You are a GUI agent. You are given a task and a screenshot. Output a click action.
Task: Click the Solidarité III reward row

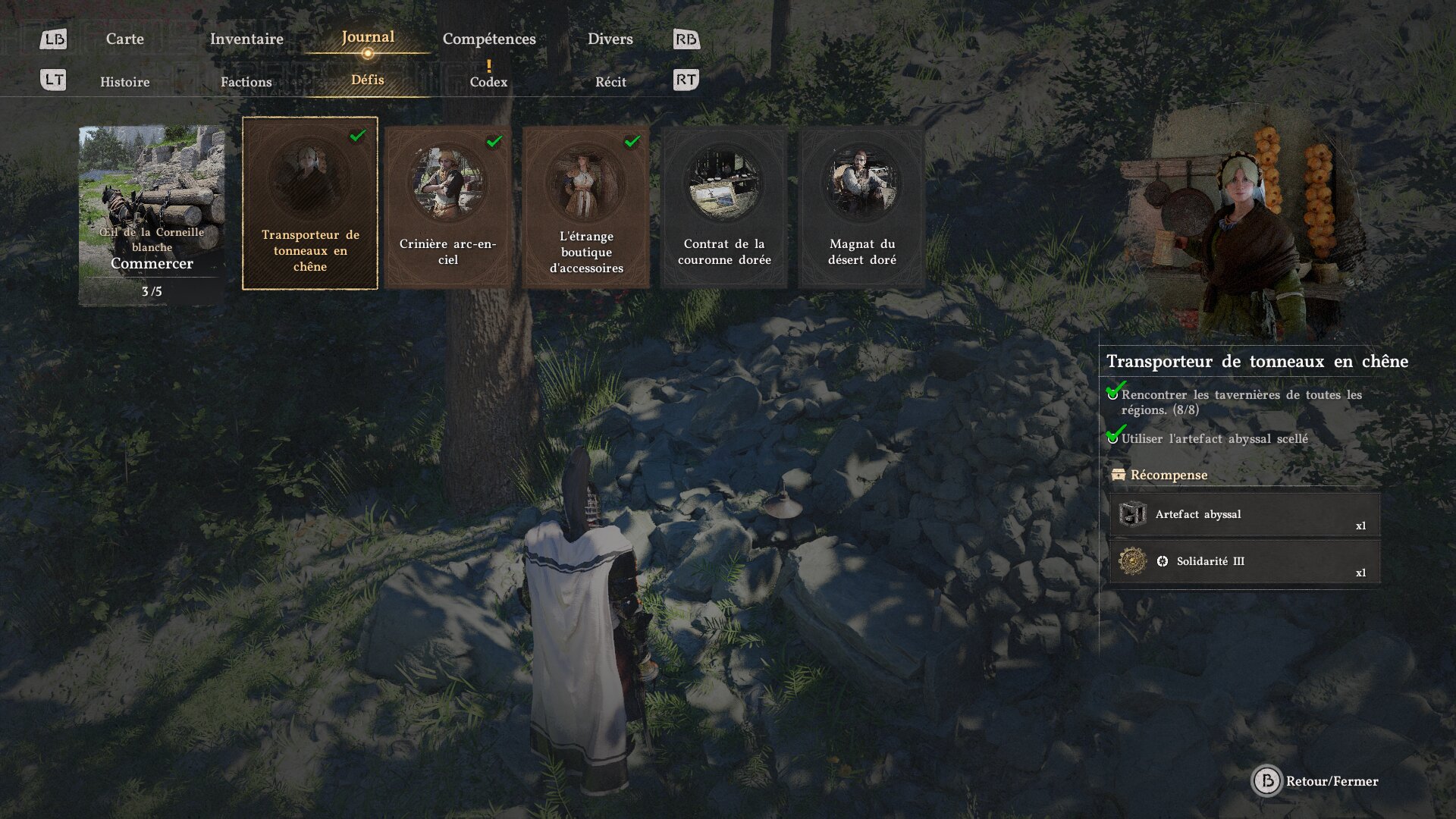tap(1244, 562)
